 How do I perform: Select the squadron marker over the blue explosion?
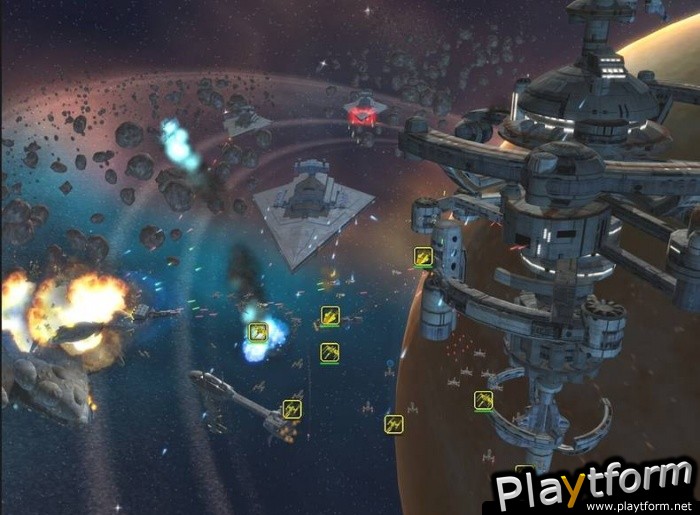click(x=259, y=331)
